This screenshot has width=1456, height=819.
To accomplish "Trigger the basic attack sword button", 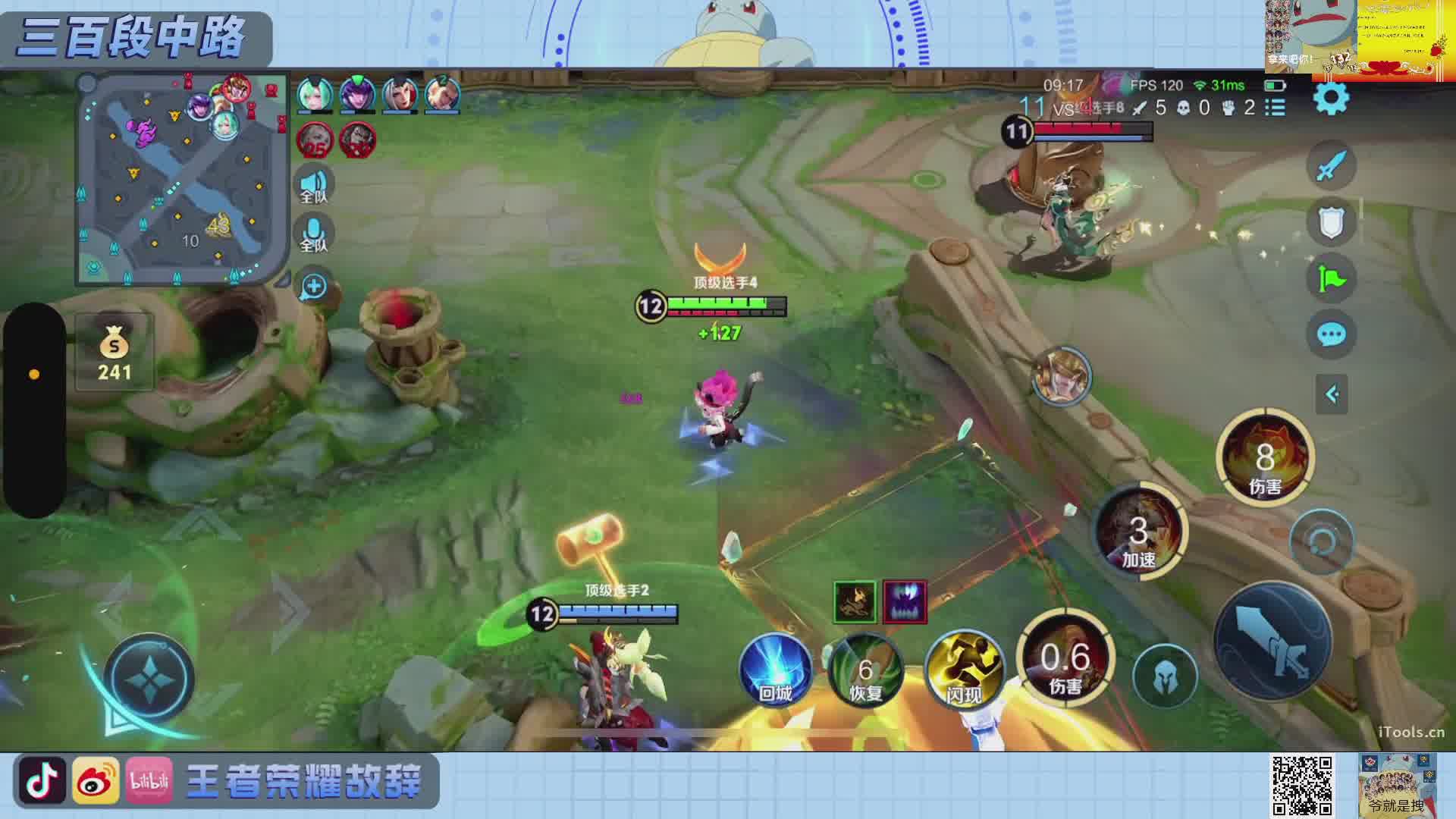I will [x=1272, y=642].
